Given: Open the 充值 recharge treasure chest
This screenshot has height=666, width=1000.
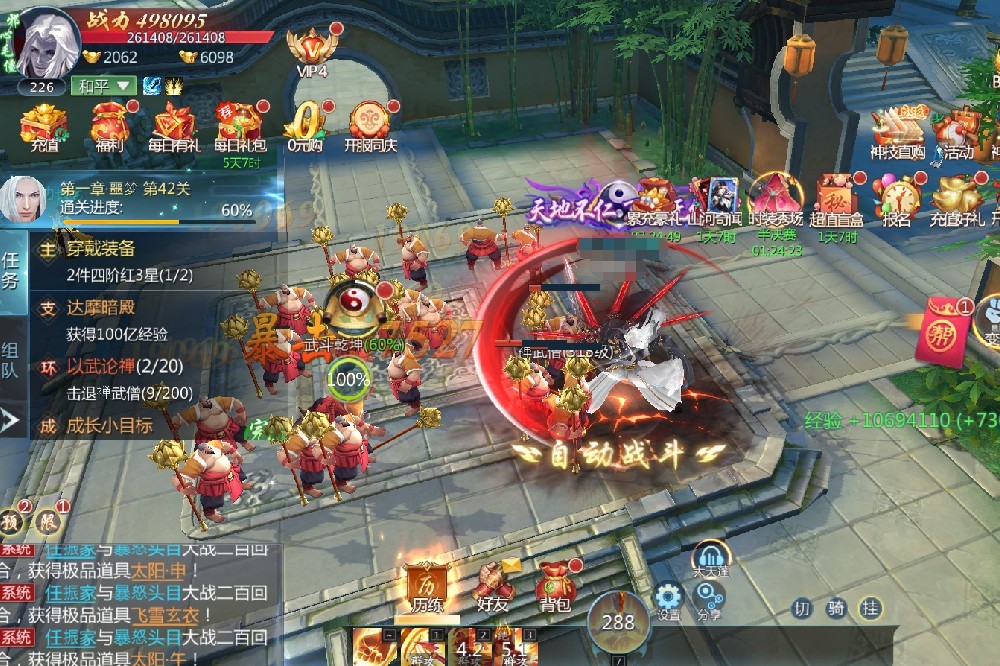Looking at the screenshot, I should coord(44,126).
